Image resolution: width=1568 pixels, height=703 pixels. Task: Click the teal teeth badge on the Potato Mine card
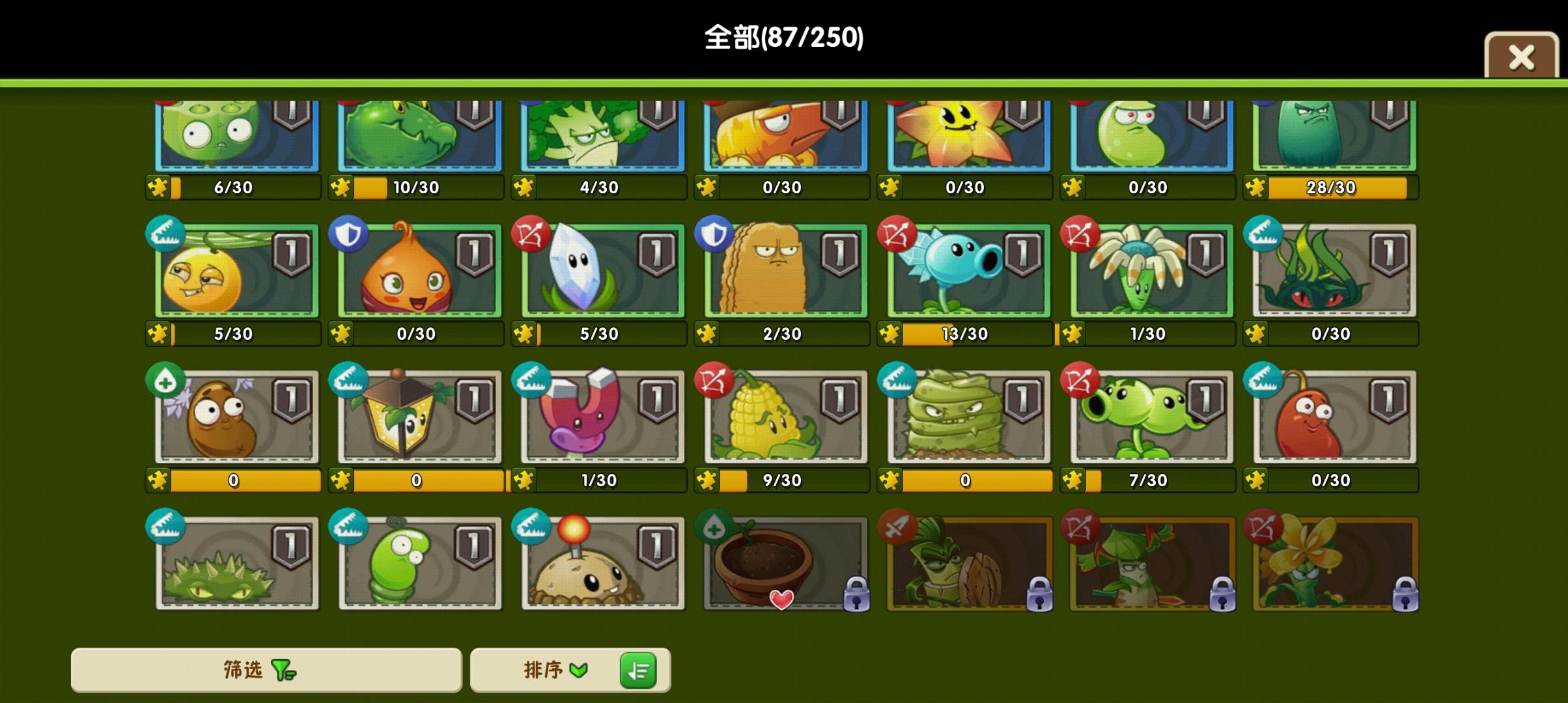(x=531, y=529)
